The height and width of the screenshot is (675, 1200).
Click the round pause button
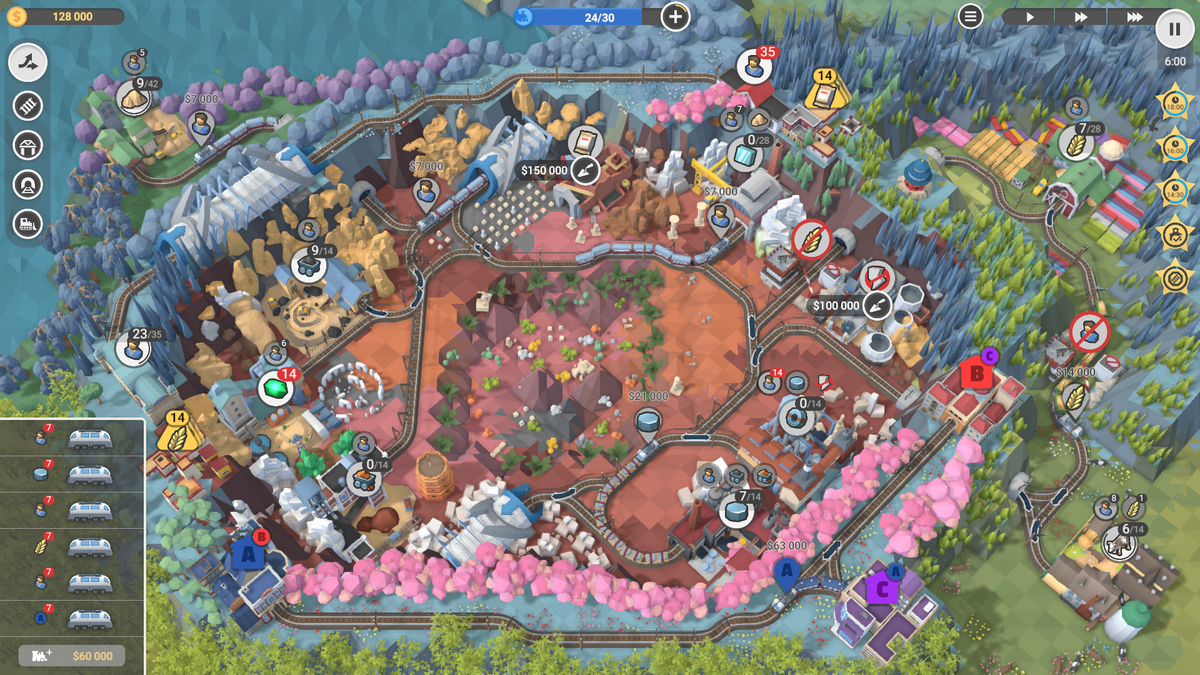click(x=1174, y=29)
